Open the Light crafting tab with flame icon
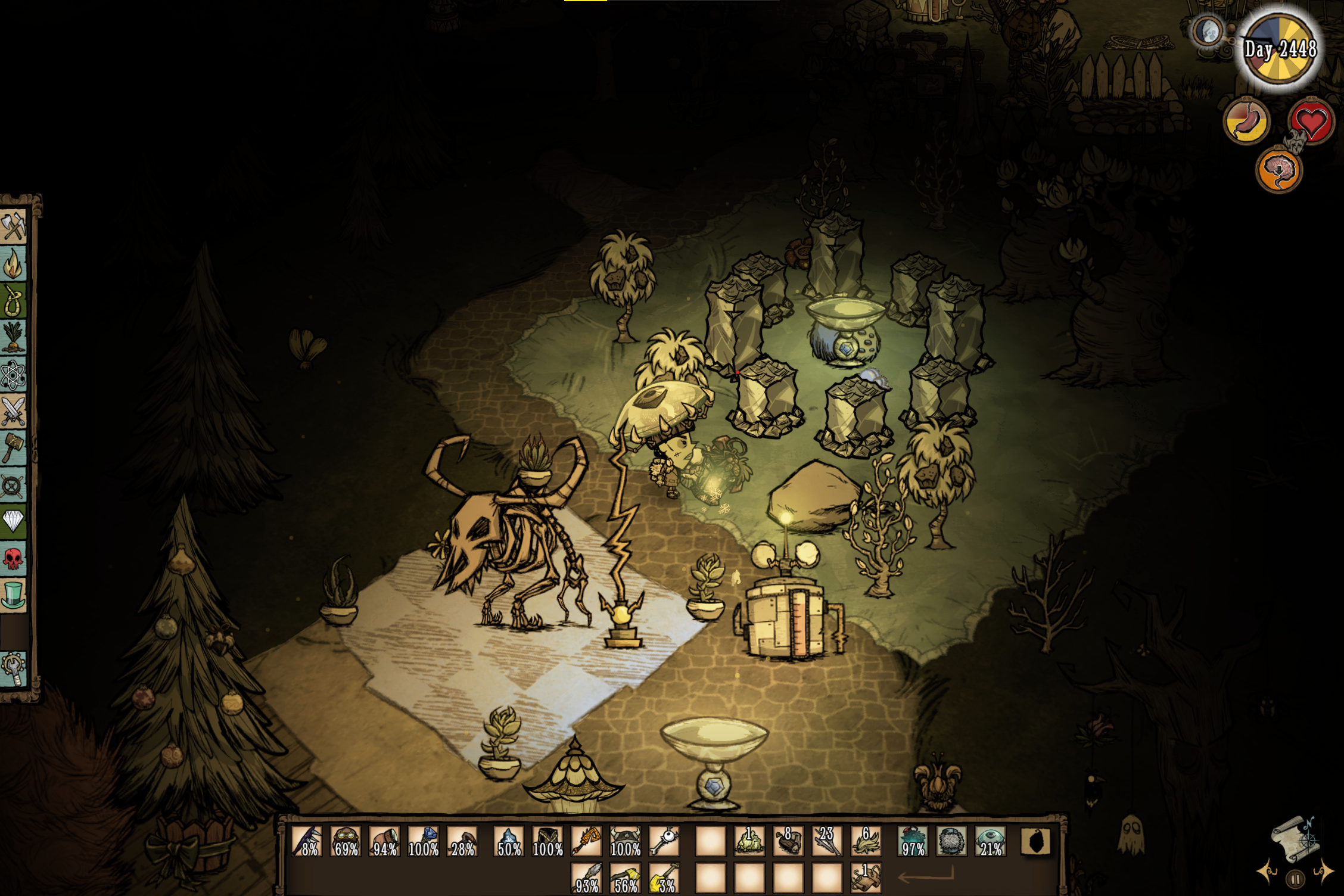This screenshot has height=896, width=1344. coord(13,263)
